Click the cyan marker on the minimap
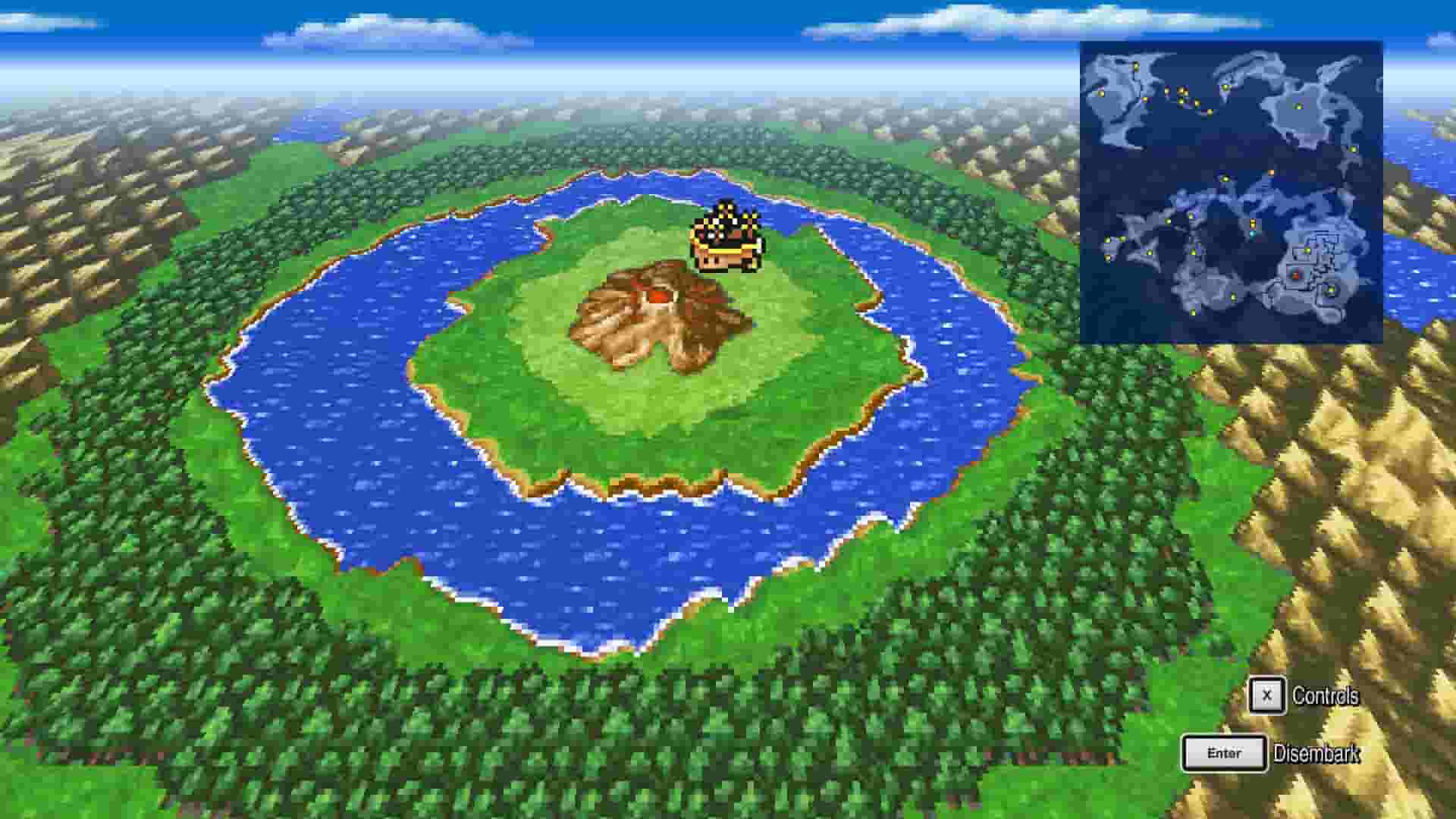Screen dimensions: 1456x819 tap(1253, 233)
